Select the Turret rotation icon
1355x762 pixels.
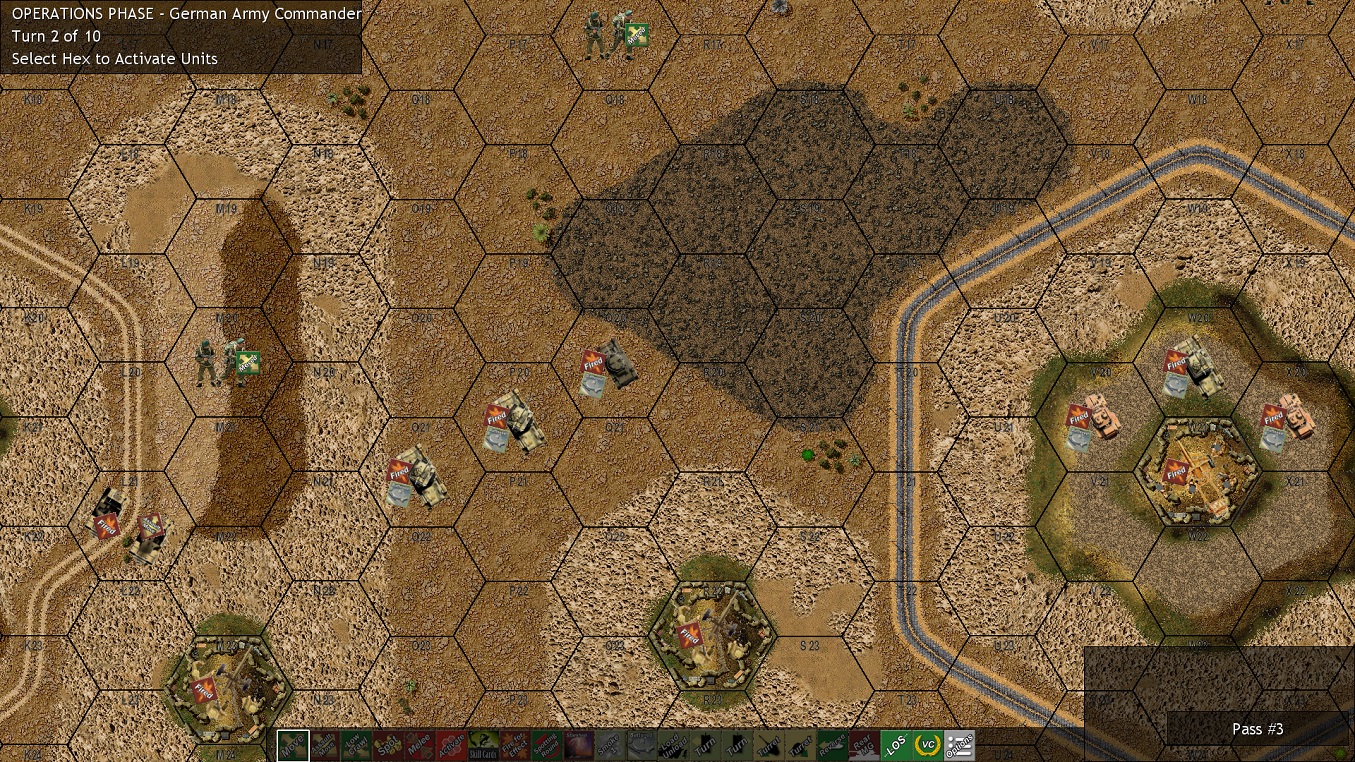pos(767,745)
